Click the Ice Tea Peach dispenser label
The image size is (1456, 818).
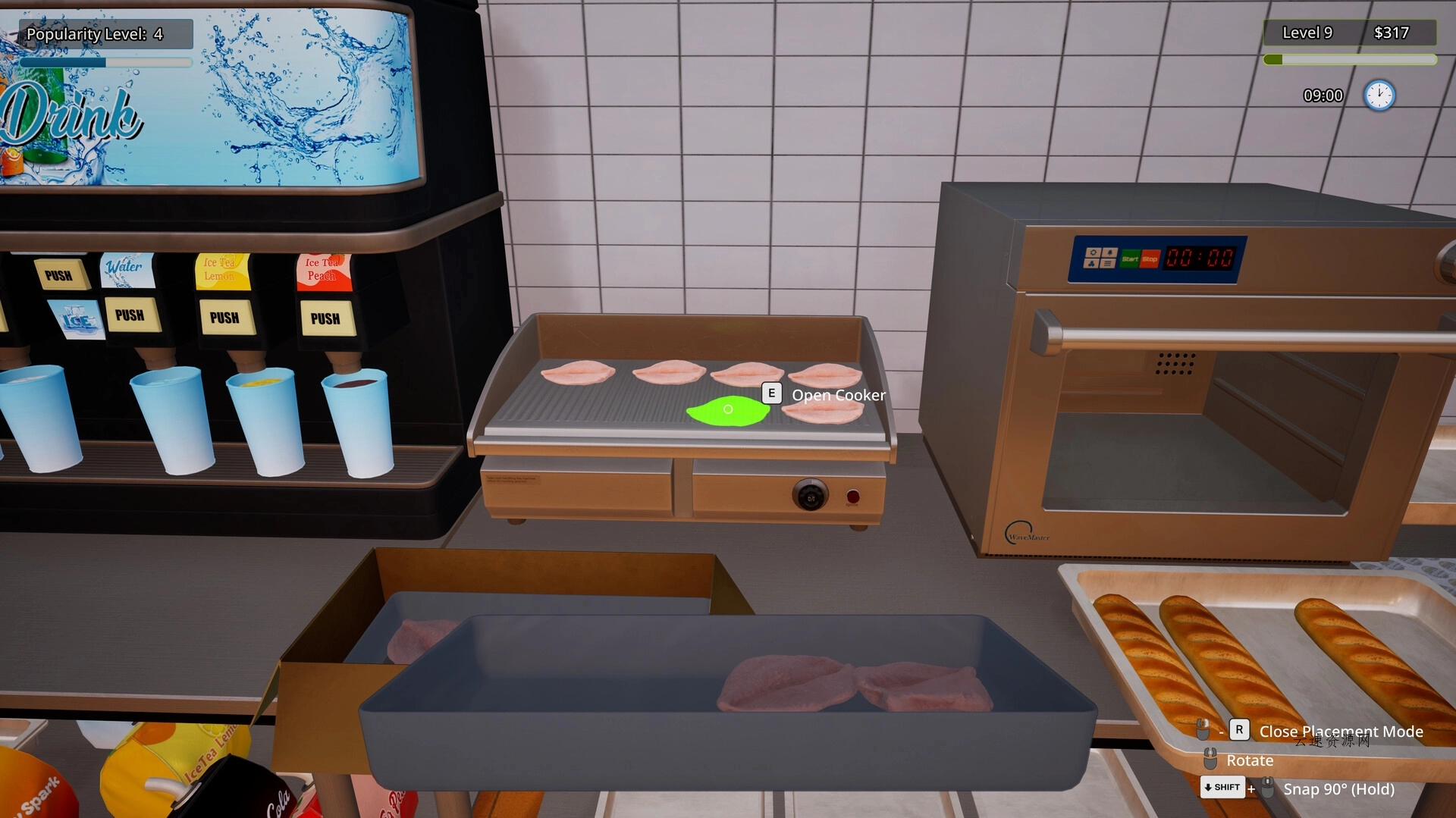(x=322, y=268)
